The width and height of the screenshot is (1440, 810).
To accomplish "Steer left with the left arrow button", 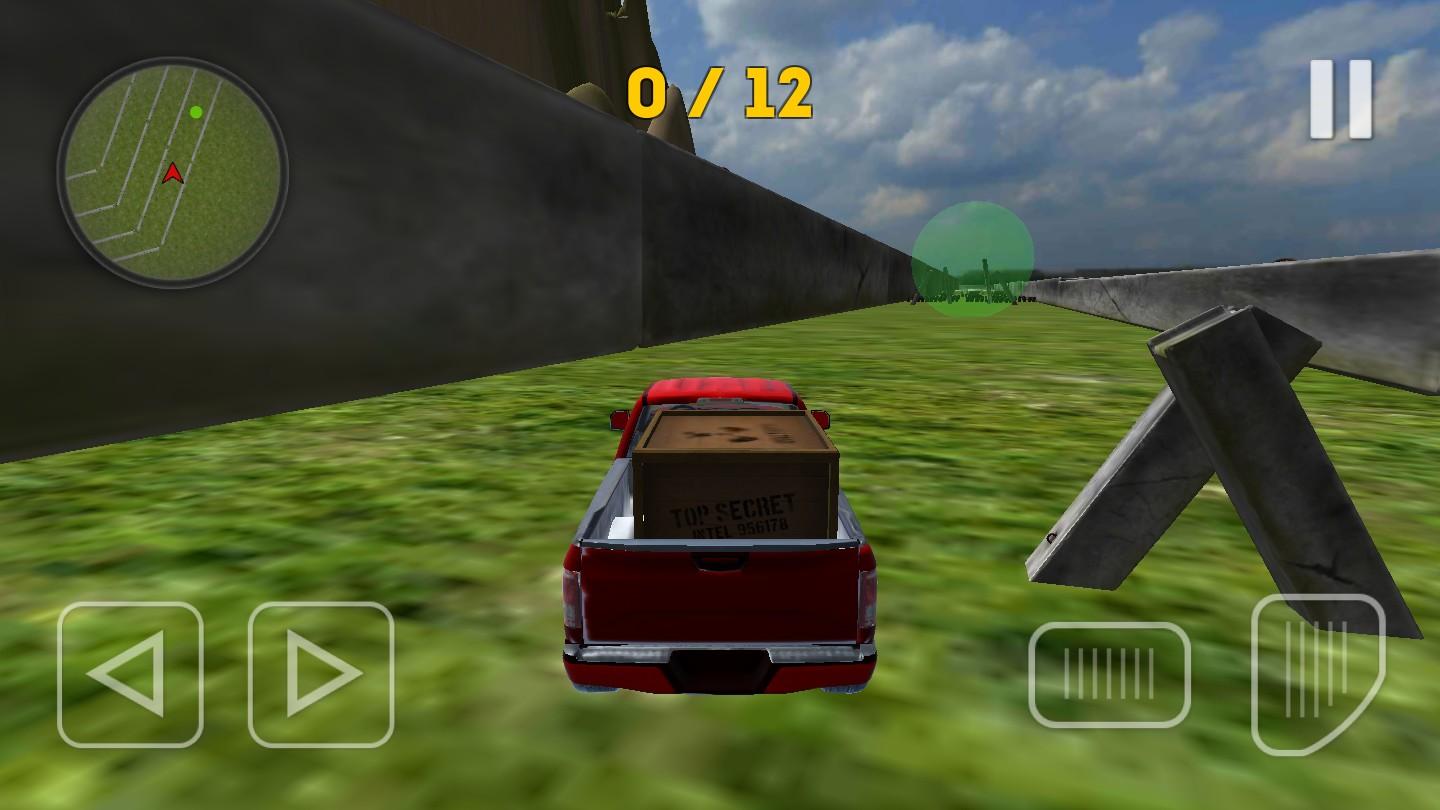I will tap(130, 674).
